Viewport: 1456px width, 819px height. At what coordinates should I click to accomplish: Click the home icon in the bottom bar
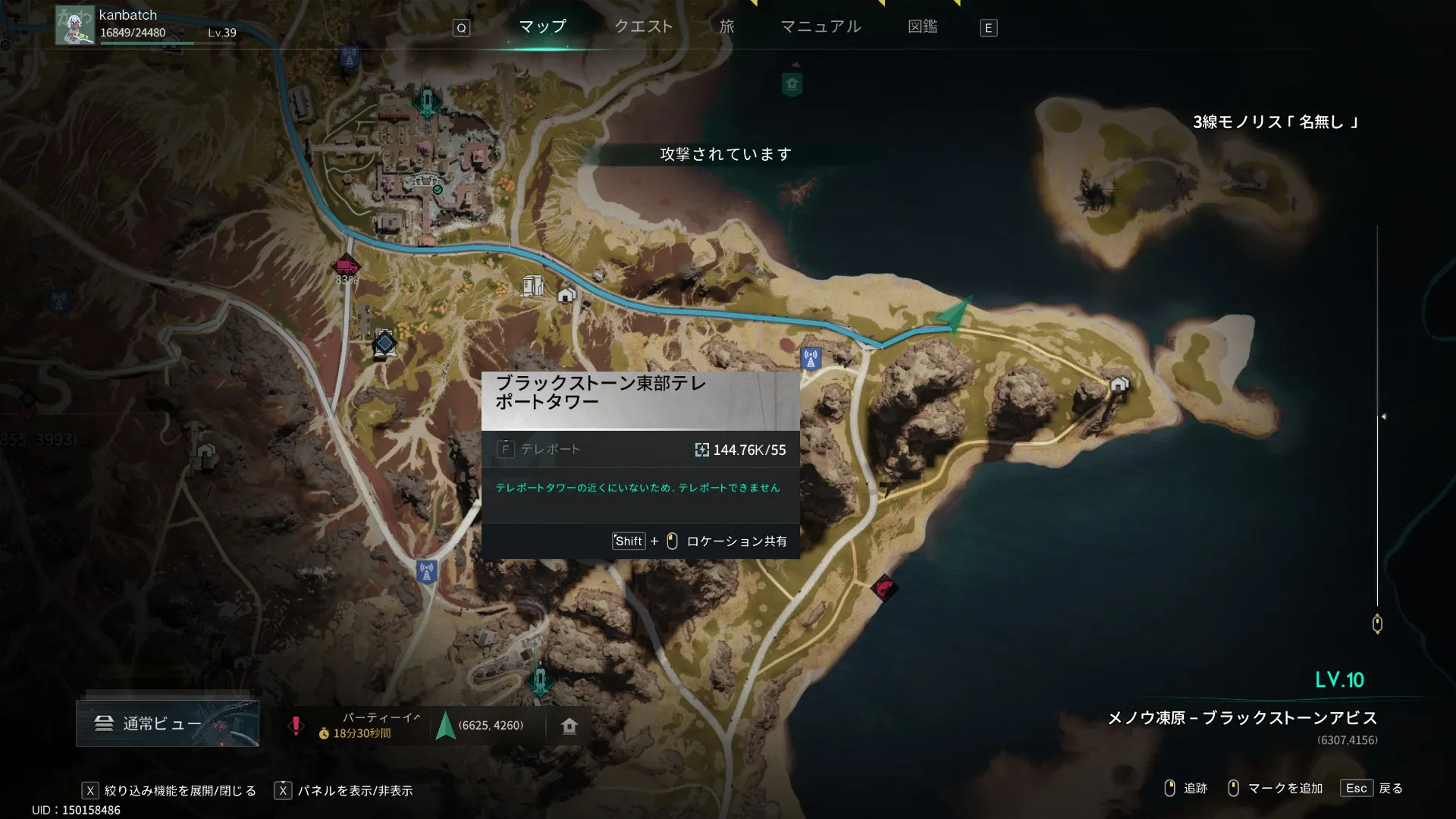[x=570, y=726]
